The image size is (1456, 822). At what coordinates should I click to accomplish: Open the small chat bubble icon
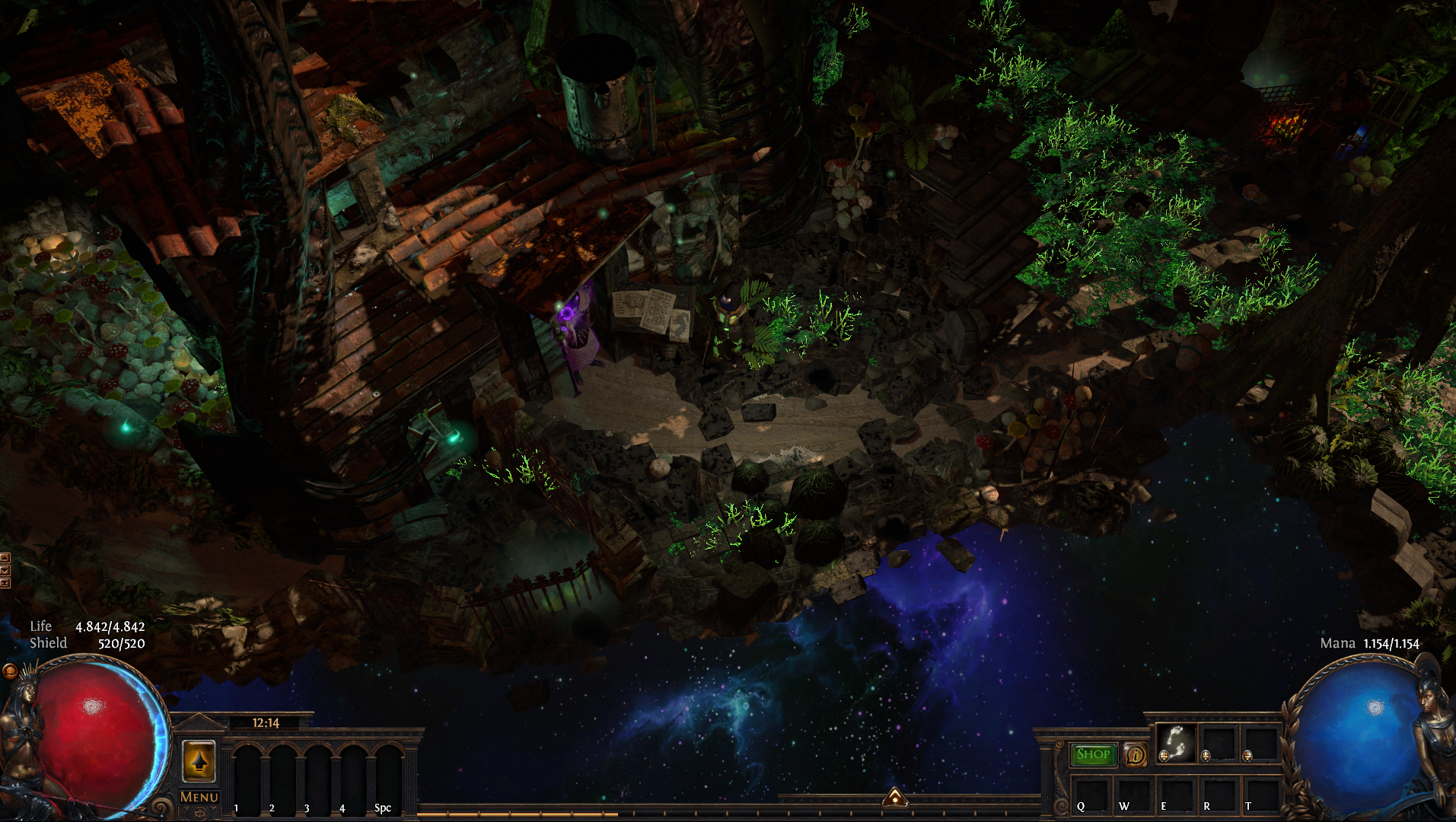tap(10, 671)
